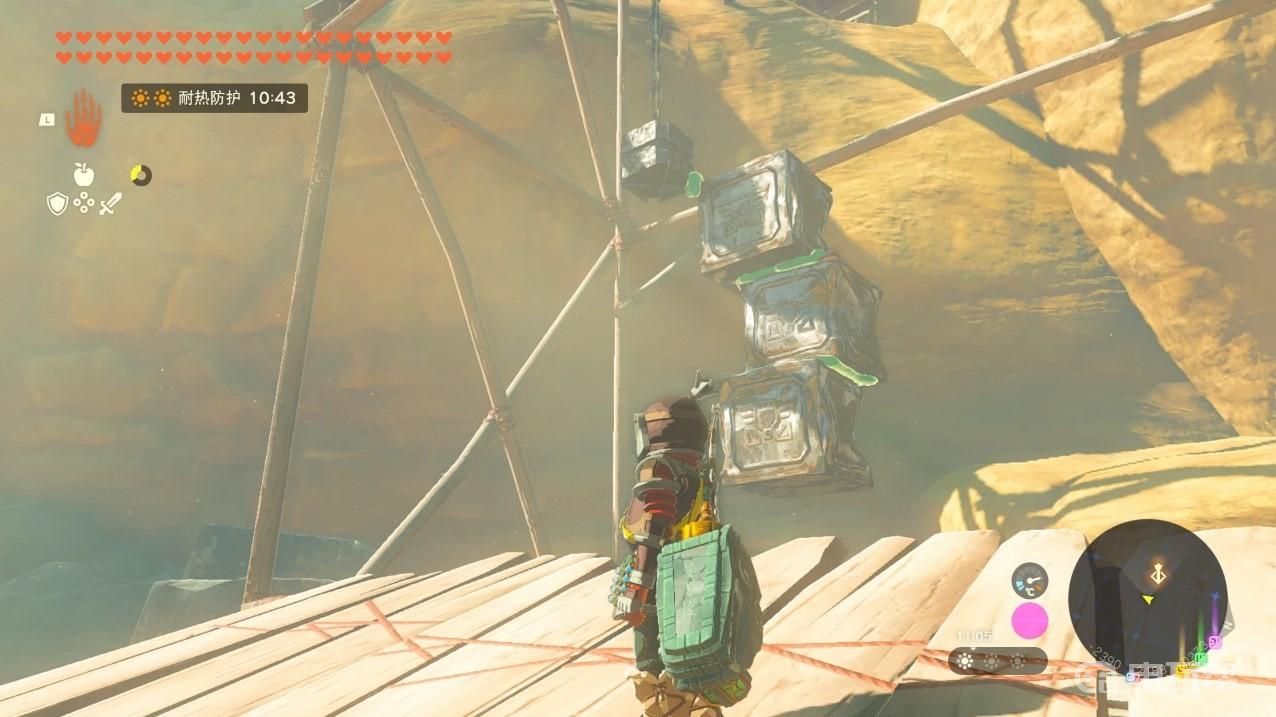The height and width of the screenshot is (717, 1276).
Task: Open the shield quick-select icon
Action: point(57,204)
